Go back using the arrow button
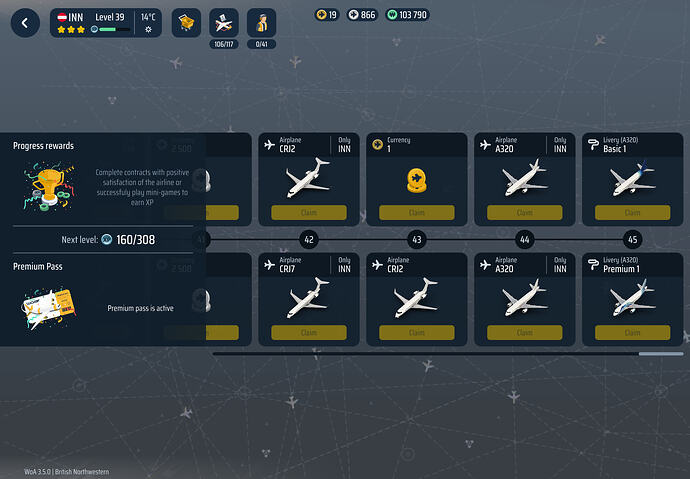The width and height of the screenshot is (690, 479). tap(25, 23)
